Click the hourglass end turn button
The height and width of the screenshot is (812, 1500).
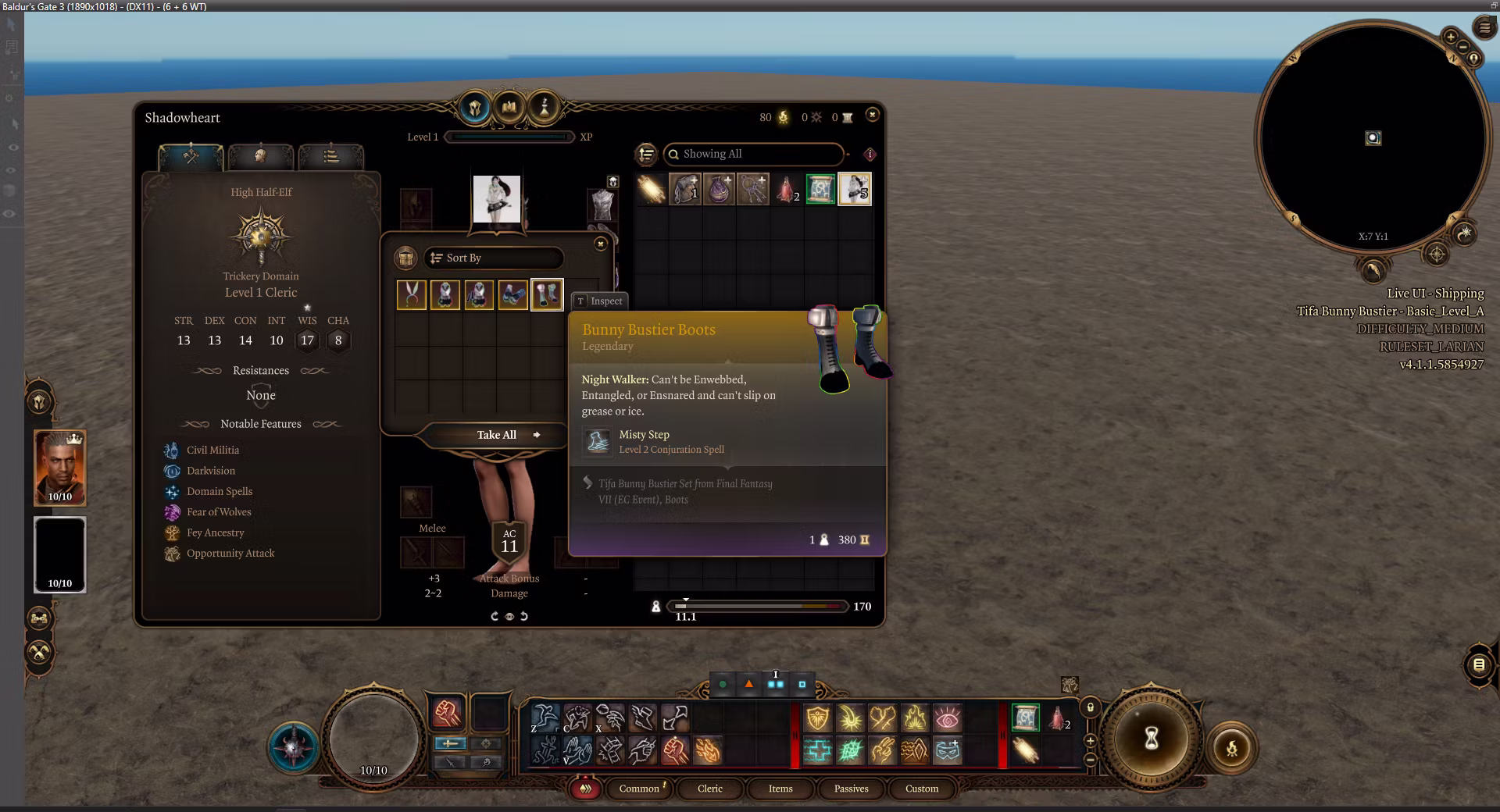click(x=1151, y=738)
